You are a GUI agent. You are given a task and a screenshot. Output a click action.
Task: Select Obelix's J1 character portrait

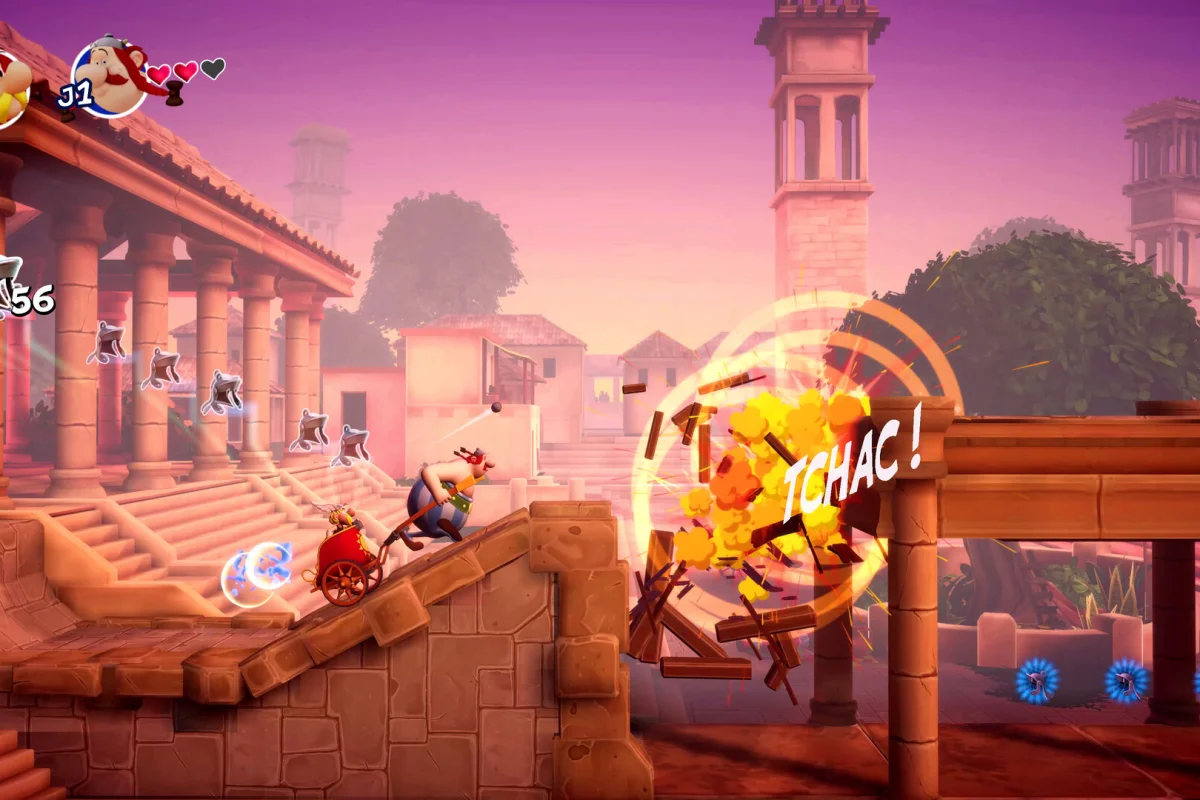pyautogui.click(x=110, y=76)
